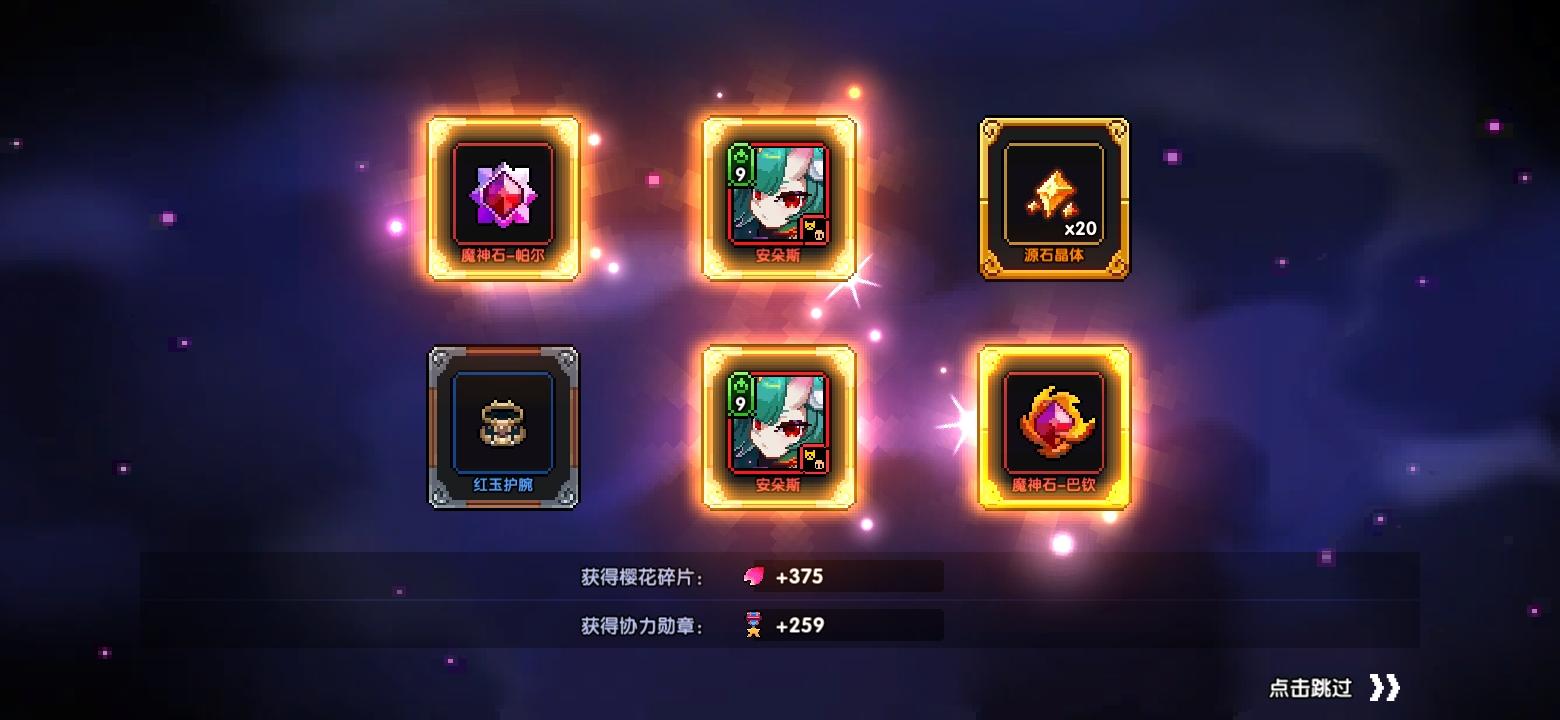Viewport: 1560px width, 720px height.
Task: Select the top 安朵斯 character portrait
Action: click(778, 198)
